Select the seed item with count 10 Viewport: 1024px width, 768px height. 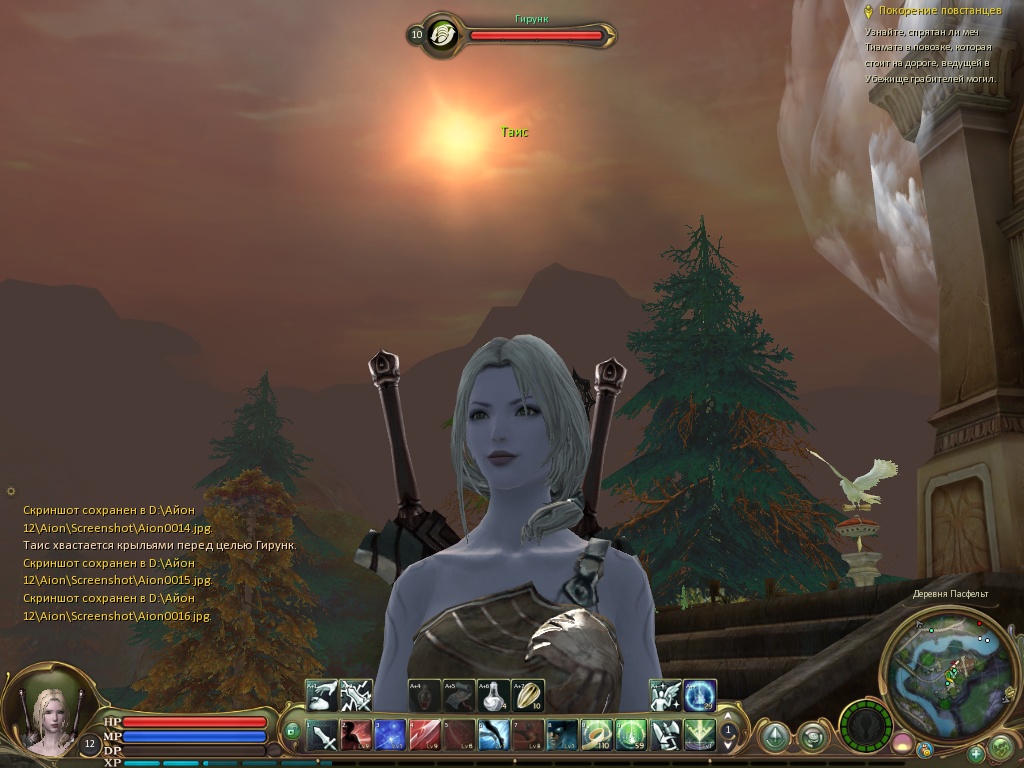pyautogui.click(x=528, y=695)
